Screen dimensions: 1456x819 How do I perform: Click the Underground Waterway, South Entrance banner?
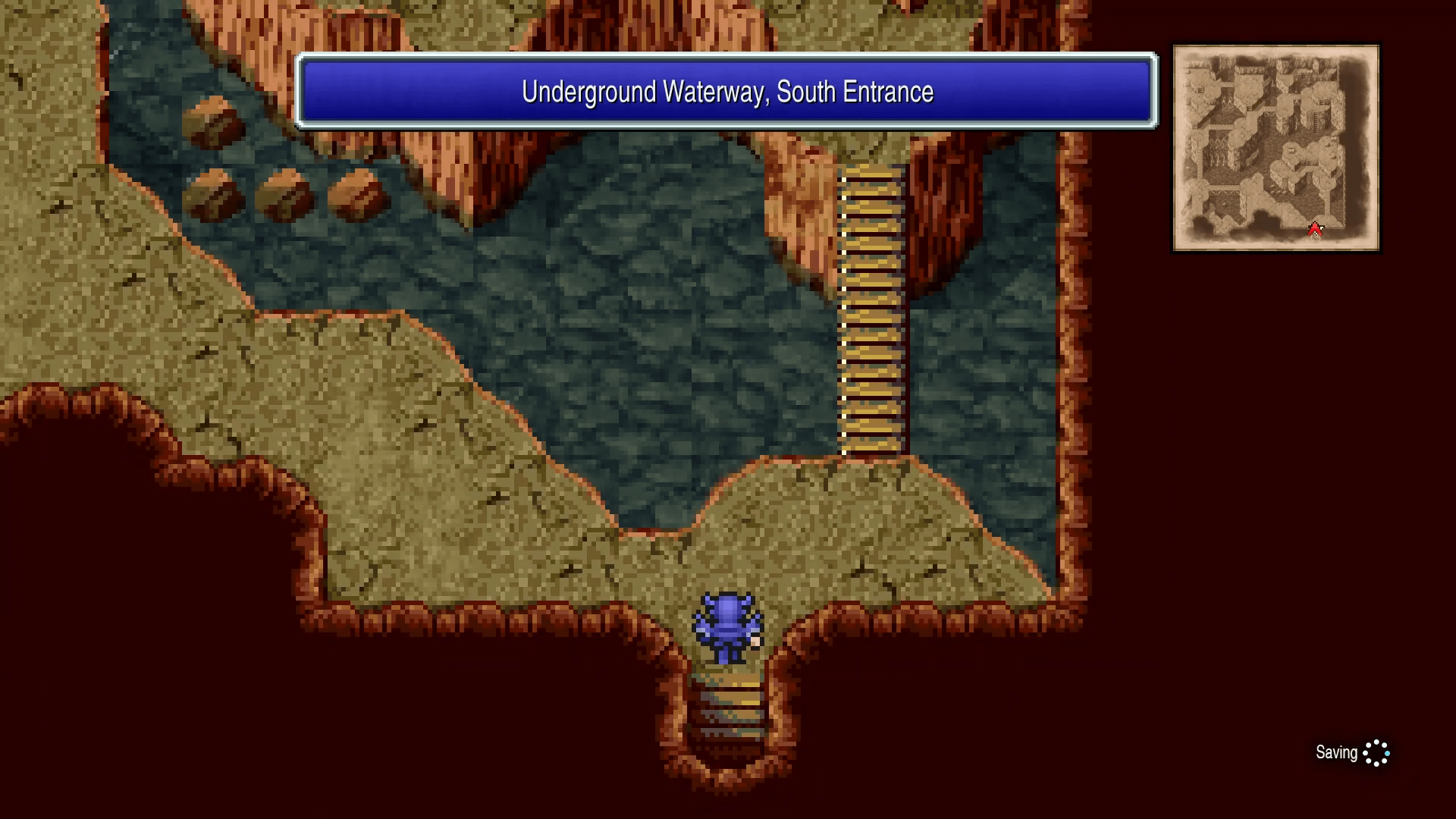coord(726,91)
